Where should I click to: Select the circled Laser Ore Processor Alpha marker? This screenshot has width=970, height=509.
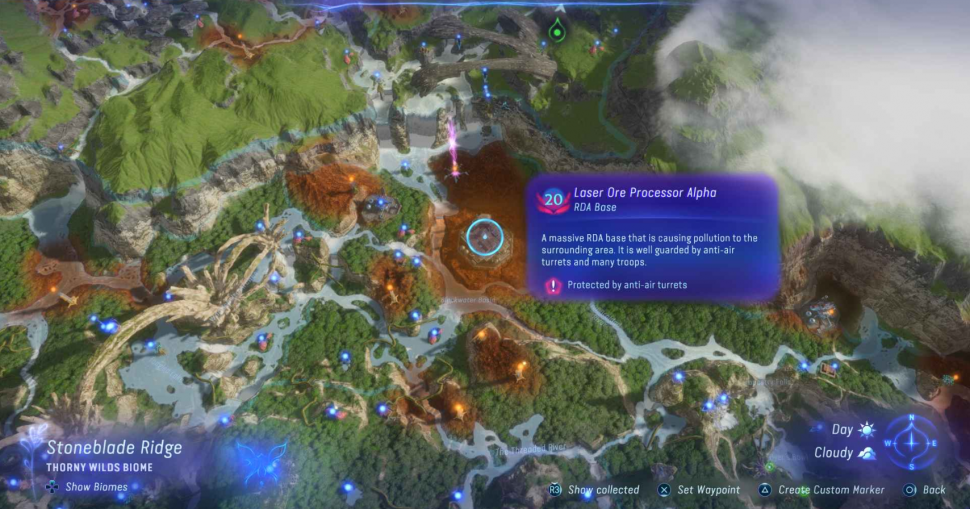[485, 236]
